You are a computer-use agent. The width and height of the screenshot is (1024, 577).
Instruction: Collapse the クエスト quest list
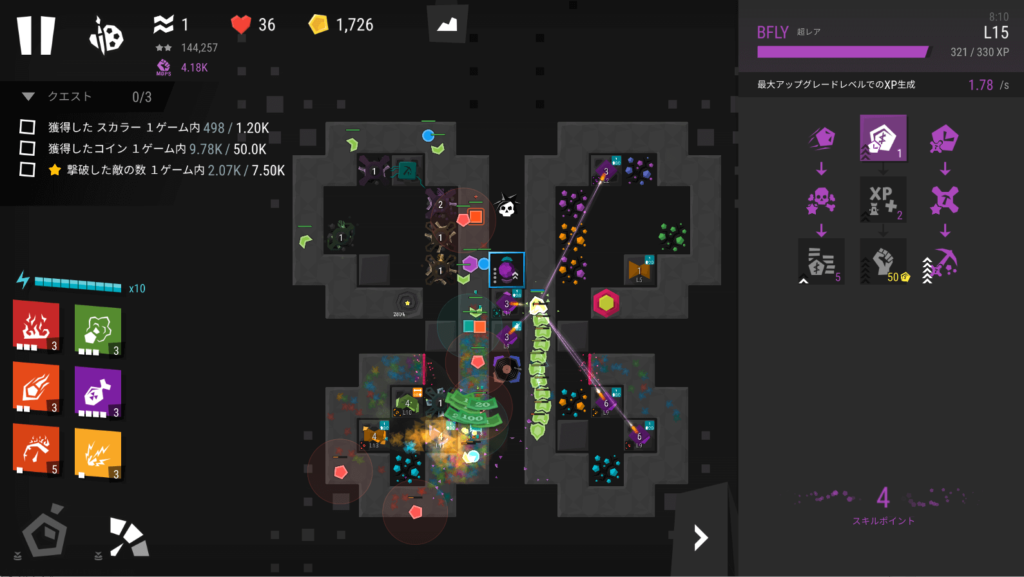coord(28,97)
